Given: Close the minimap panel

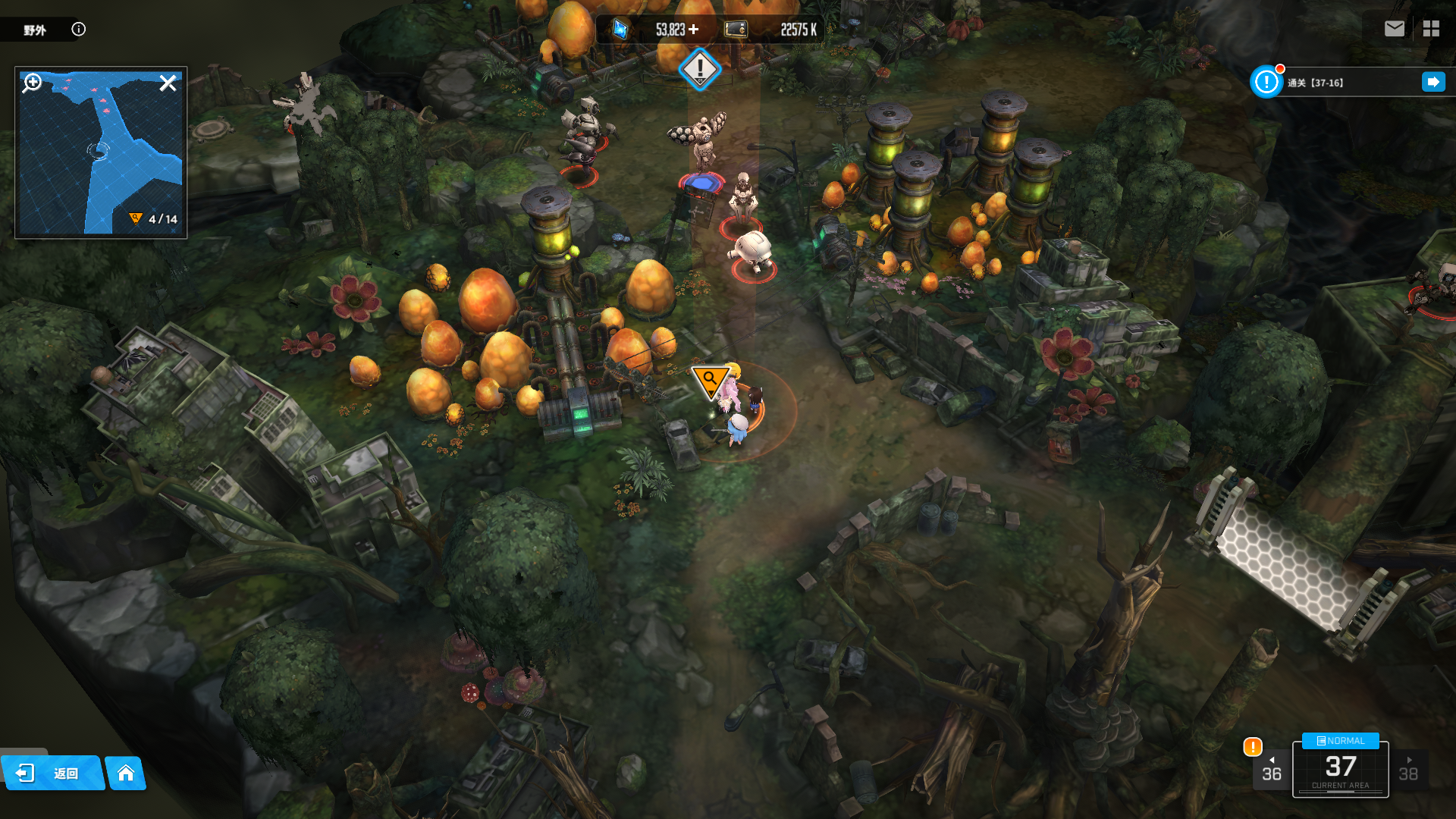Looking at the screenshot, I should click(x=168, y=83).
